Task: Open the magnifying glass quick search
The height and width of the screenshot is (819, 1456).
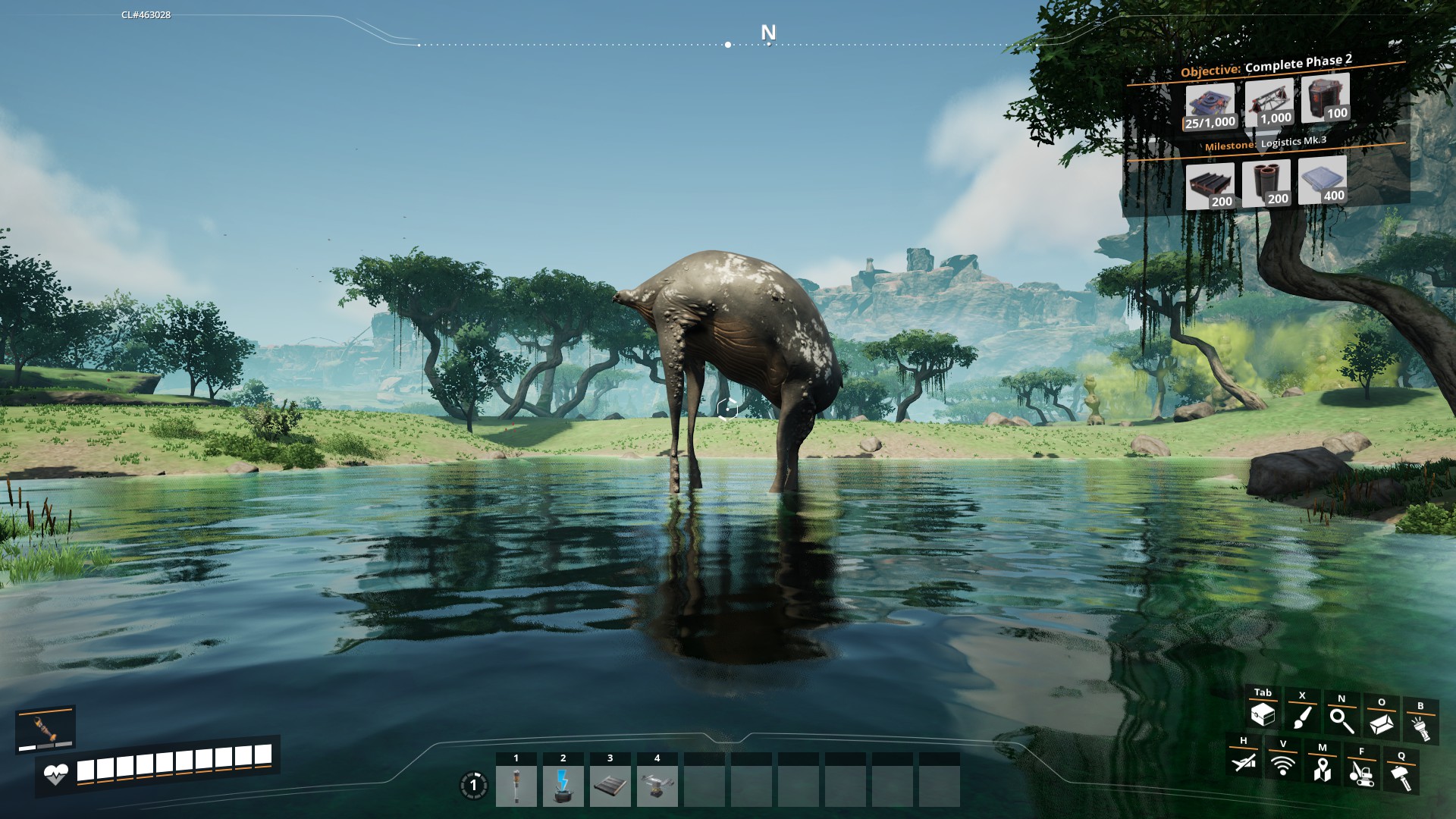Action: [x=1341, y=720]
